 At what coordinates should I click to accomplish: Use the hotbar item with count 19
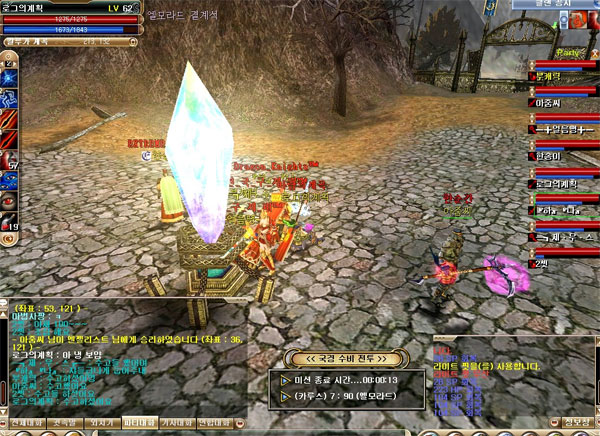[x=10, y=221]
